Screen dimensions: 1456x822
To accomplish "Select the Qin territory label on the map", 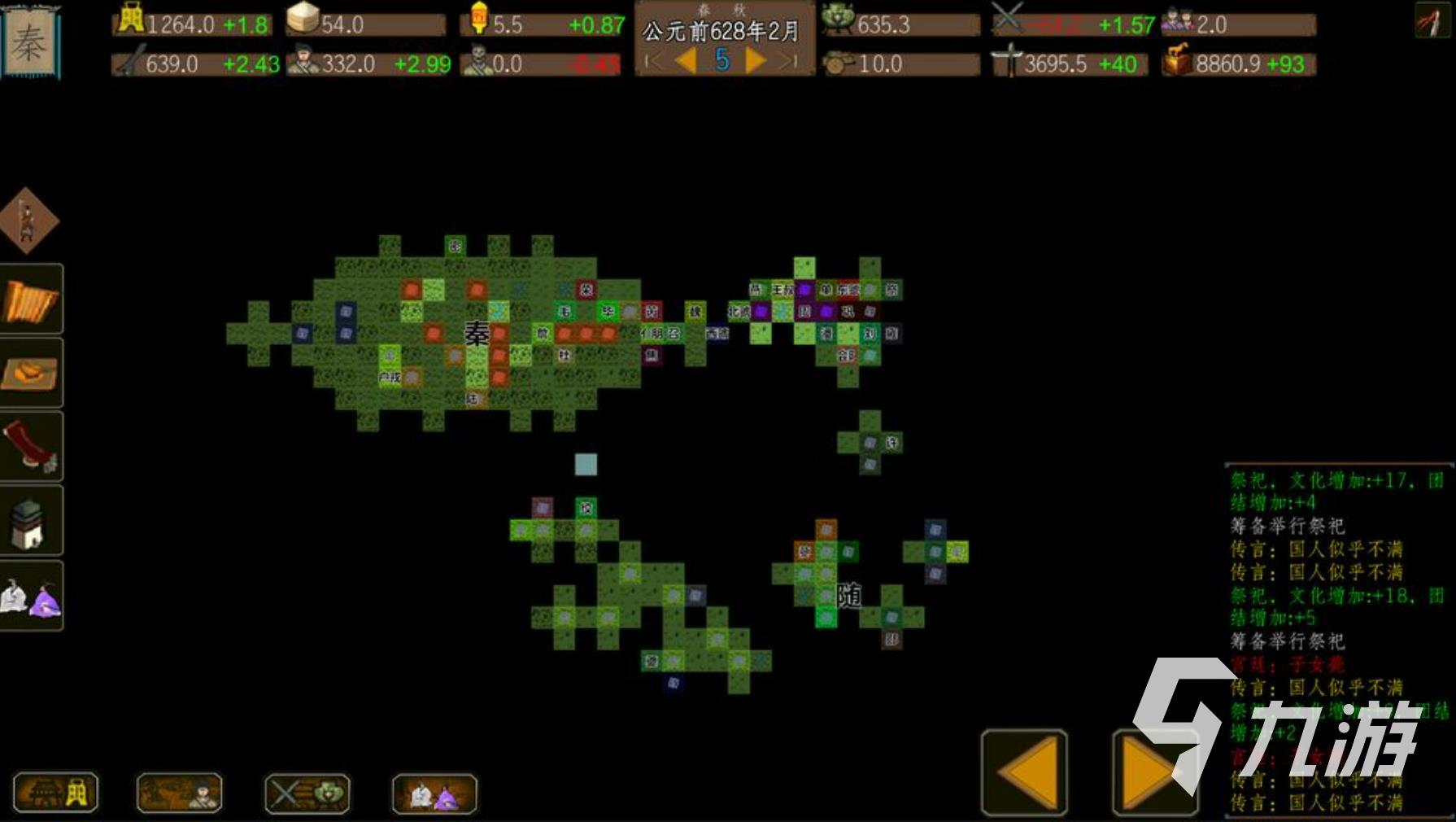I will coord(477,334).
